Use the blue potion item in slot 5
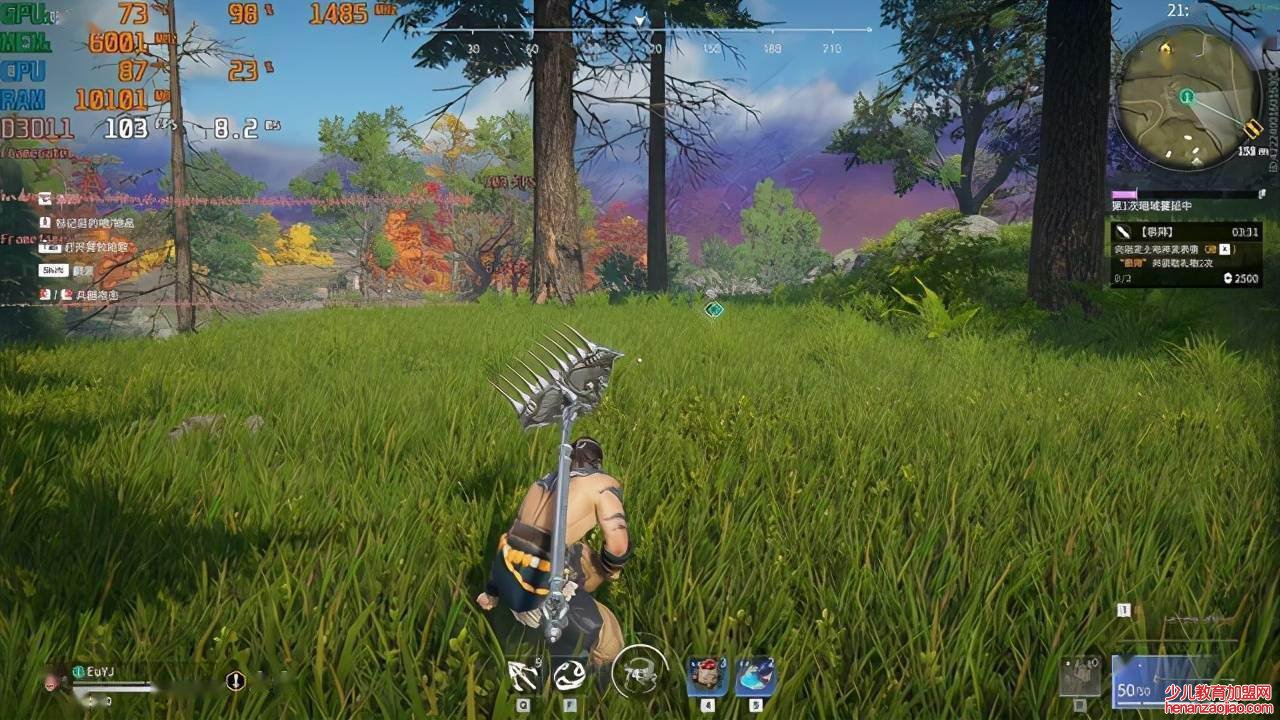Screen dimensions: 1280x720 coord(755,675)
